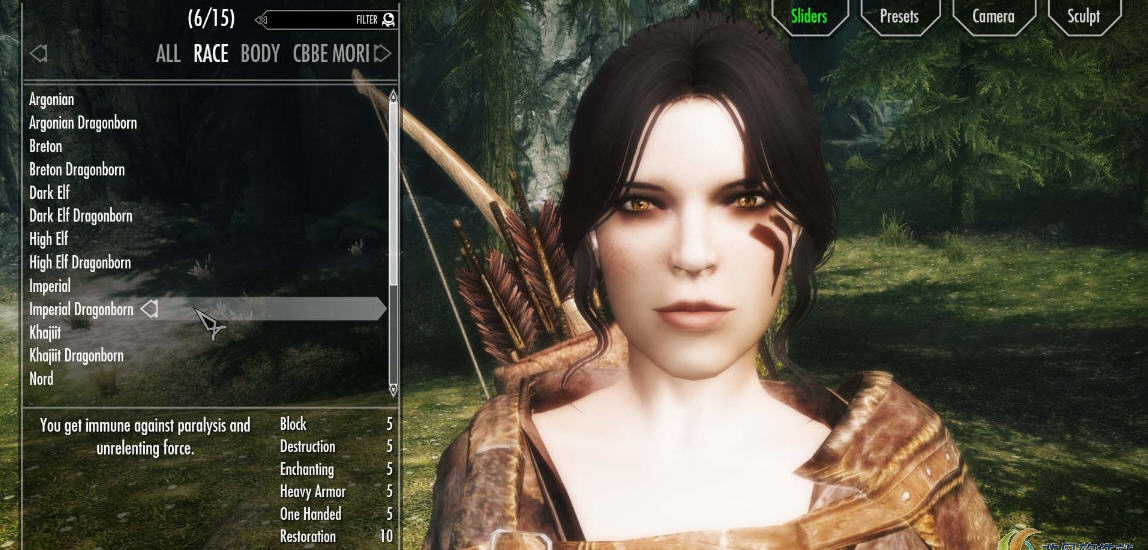Viewport: 1148px width, 550px height.
Task: Open the BODY category tab
Action: coord(260,54)
